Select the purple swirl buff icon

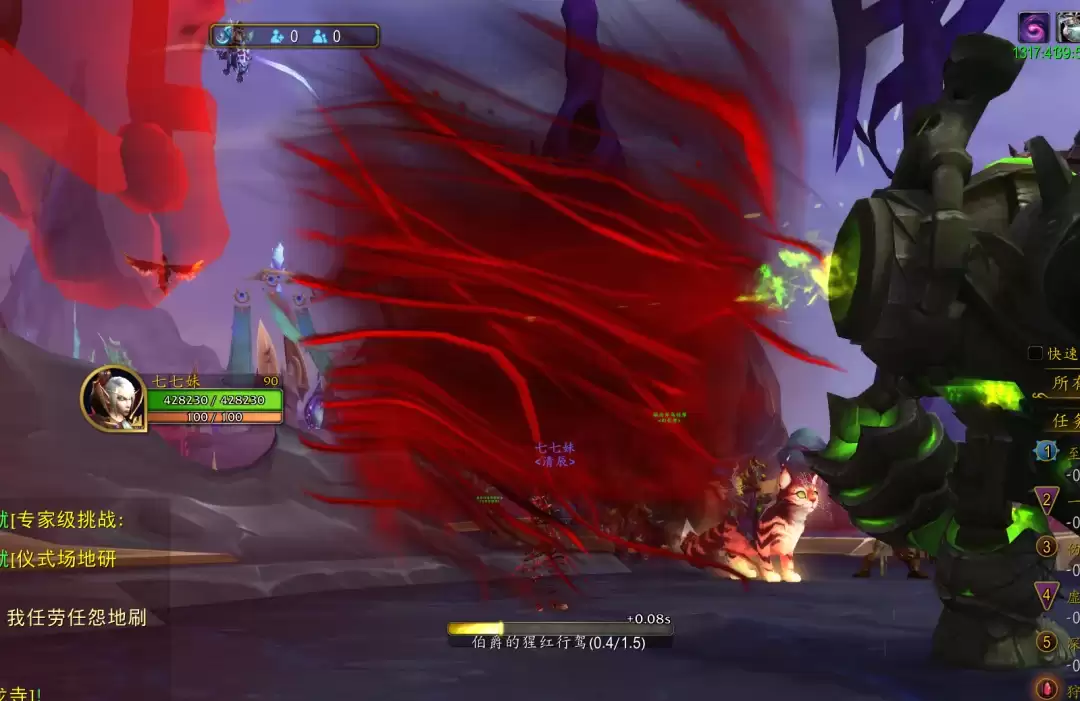tap(1033, 27)
